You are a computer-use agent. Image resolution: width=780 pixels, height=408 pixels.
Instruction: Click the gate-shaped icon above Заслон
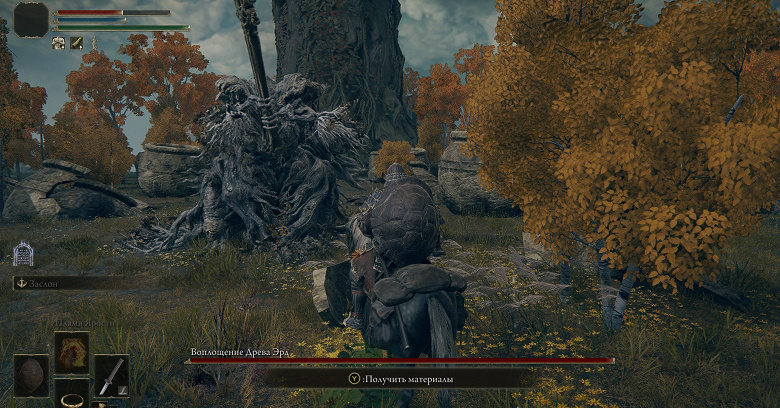(x=23, y=255)
